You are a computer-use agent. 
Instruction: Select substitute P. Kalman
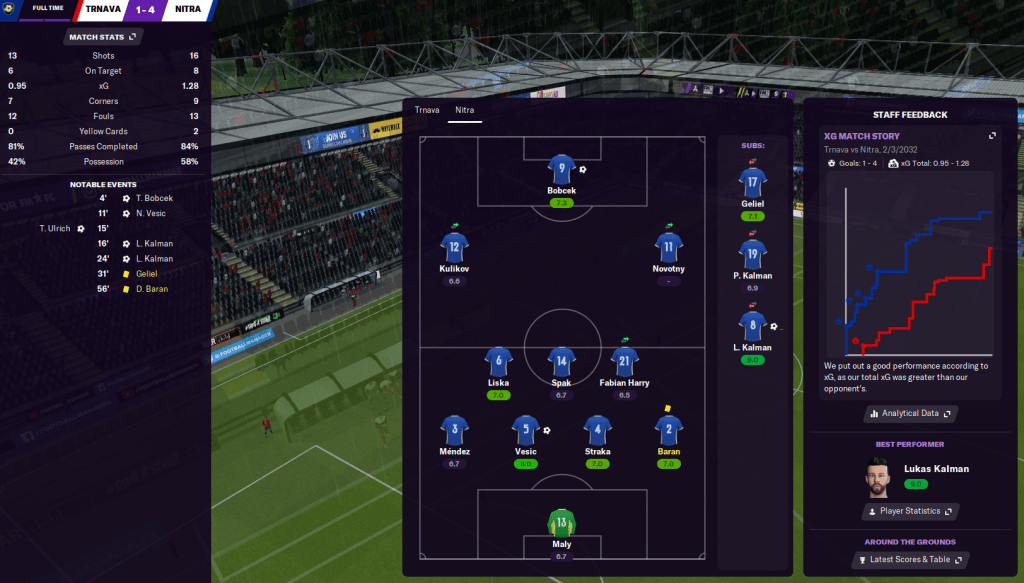(753, 253)
